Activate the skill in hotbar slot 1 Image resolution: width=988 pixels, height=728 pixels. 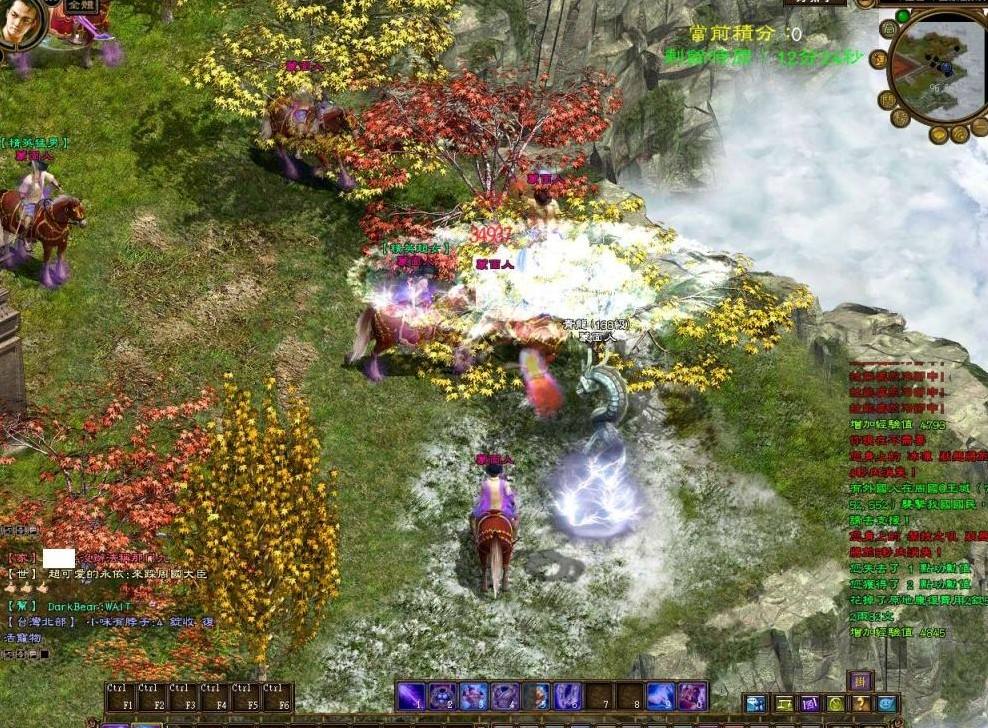coord(411,696)
